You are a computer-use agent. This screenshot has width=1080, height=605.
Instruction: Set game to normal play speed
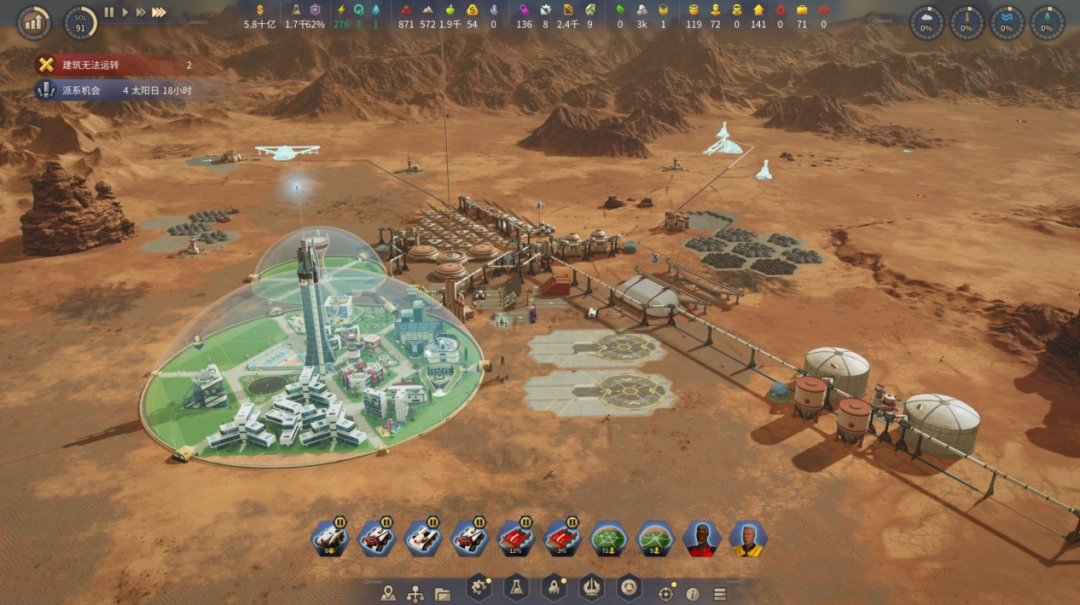click(125, 13)
